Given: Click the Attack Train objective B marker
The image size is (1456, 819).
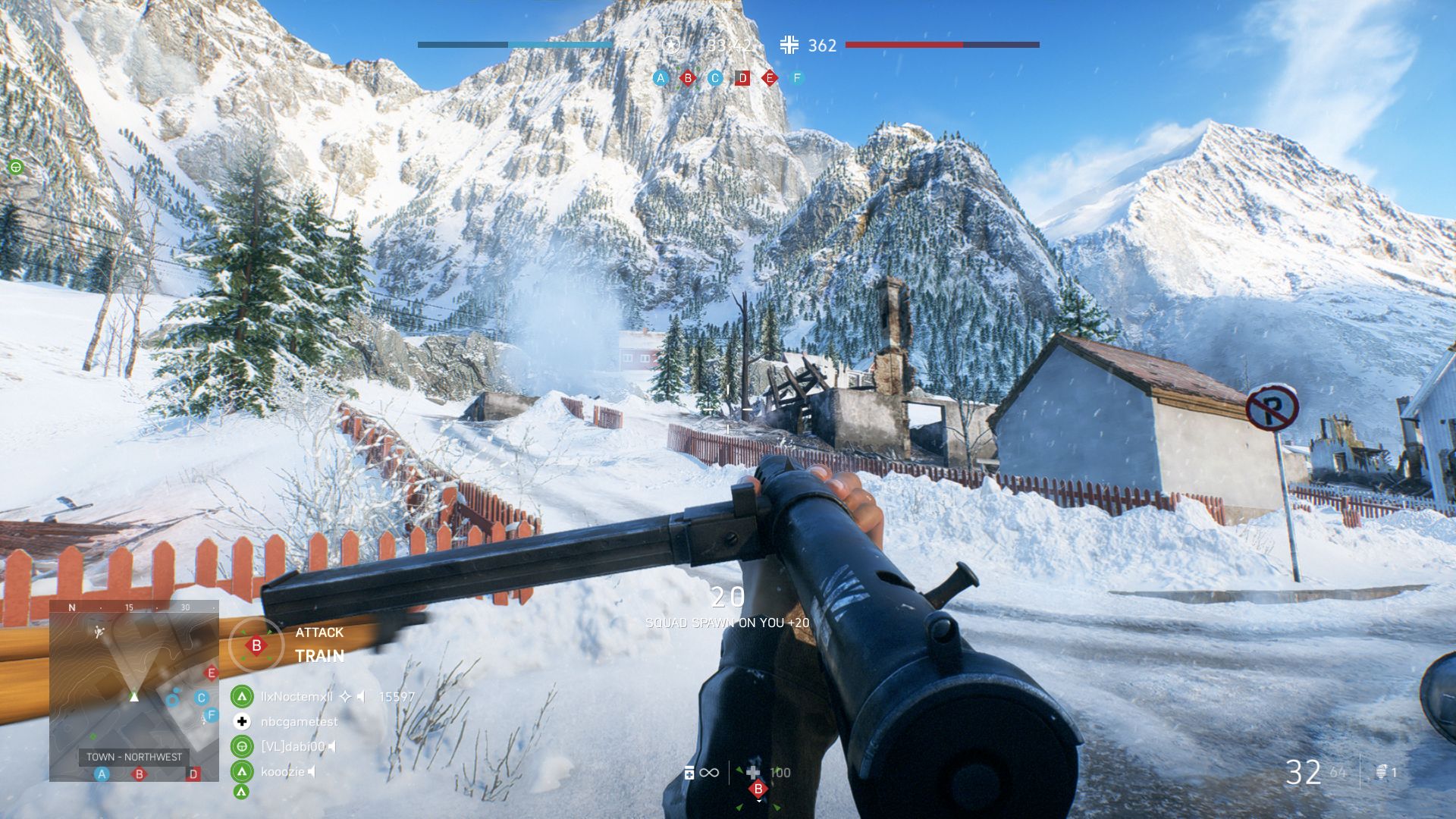Looking at the screenshot, I should (x=256, y=645).
